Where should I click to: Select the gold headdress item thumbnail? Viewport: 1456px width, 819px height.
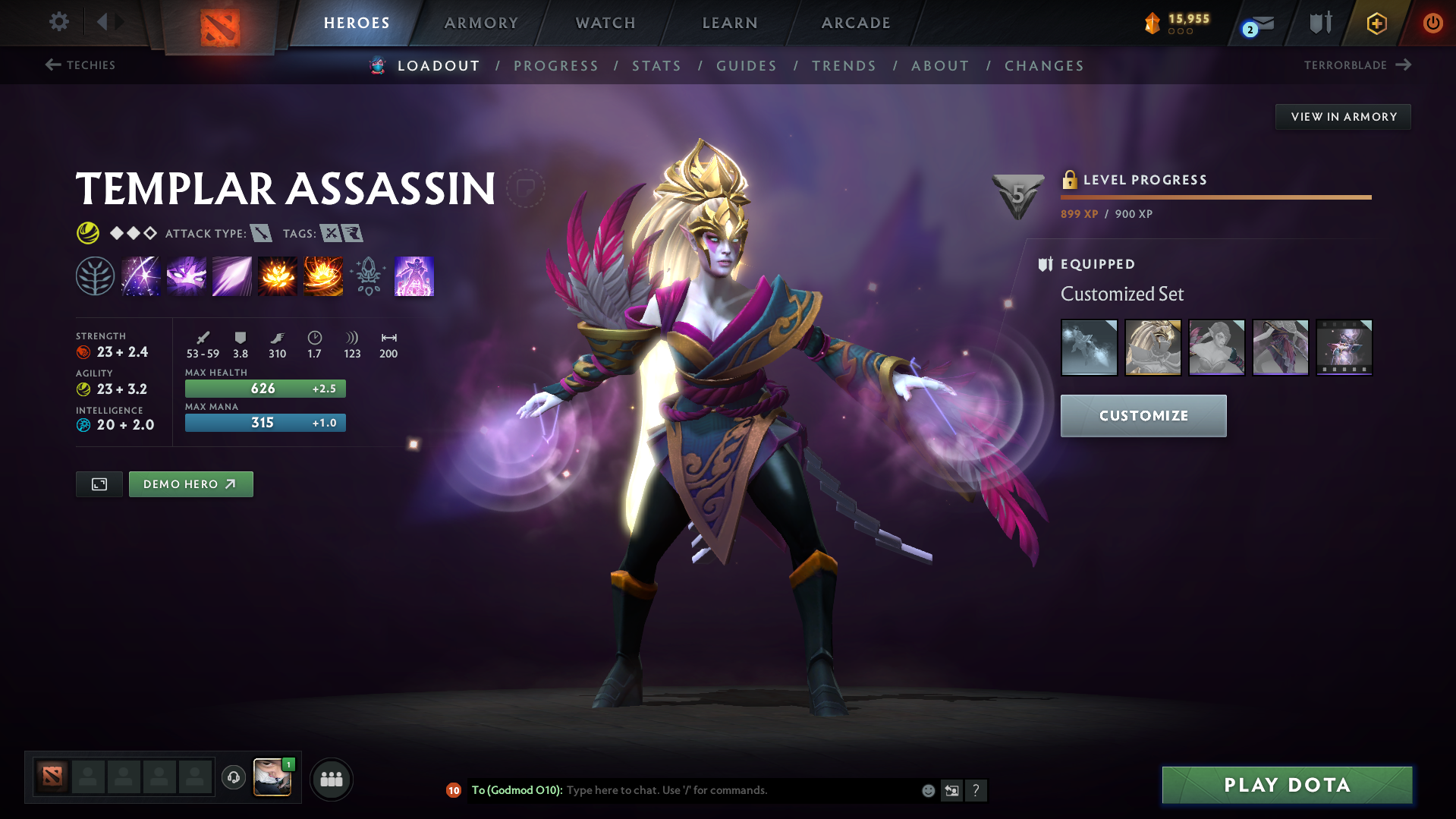coord(1153,348)
